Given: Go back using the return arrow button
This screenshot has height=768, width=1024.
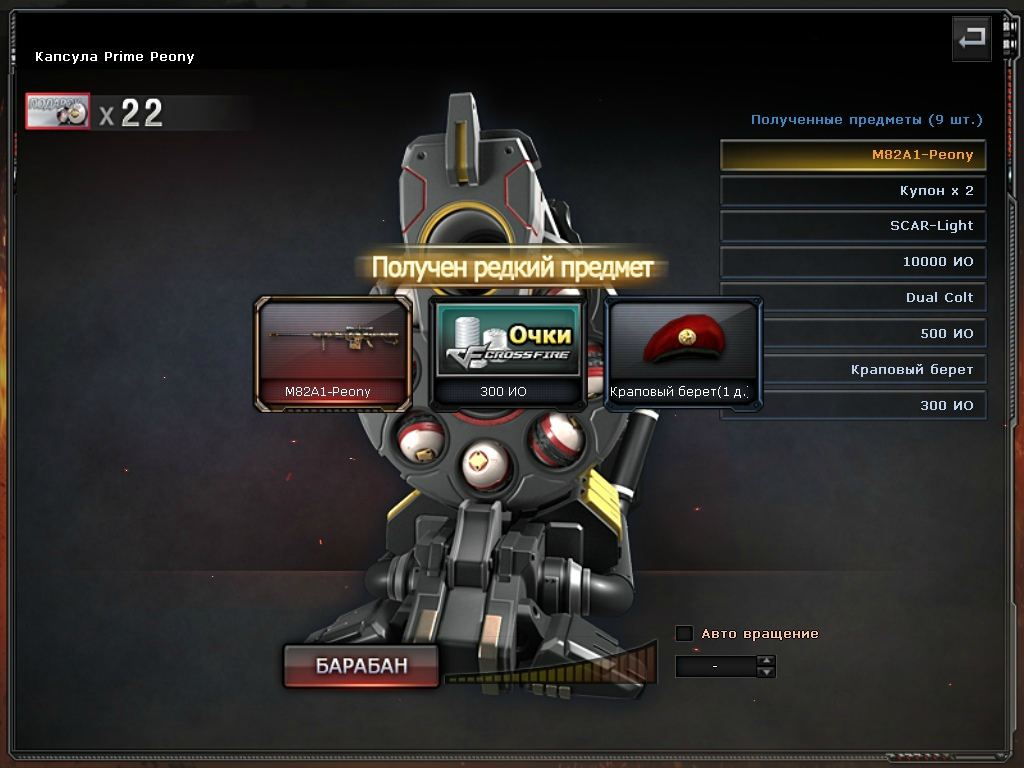Looking at the screenshot, I should click(971, 39).
